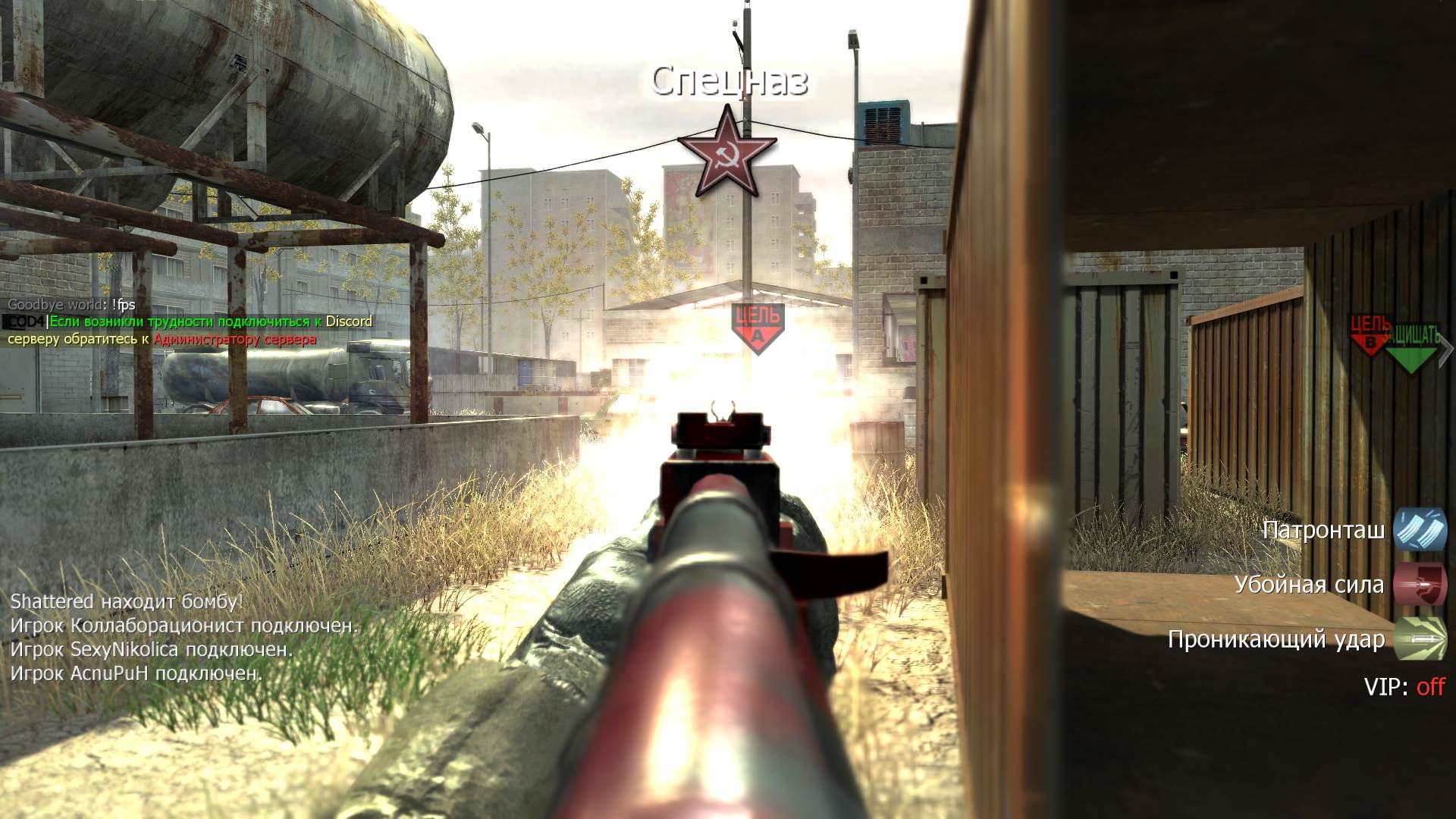Click the Проникающий удар perk icon
The width and height of the screenshot is (1456, 819).
point(1420,639)
